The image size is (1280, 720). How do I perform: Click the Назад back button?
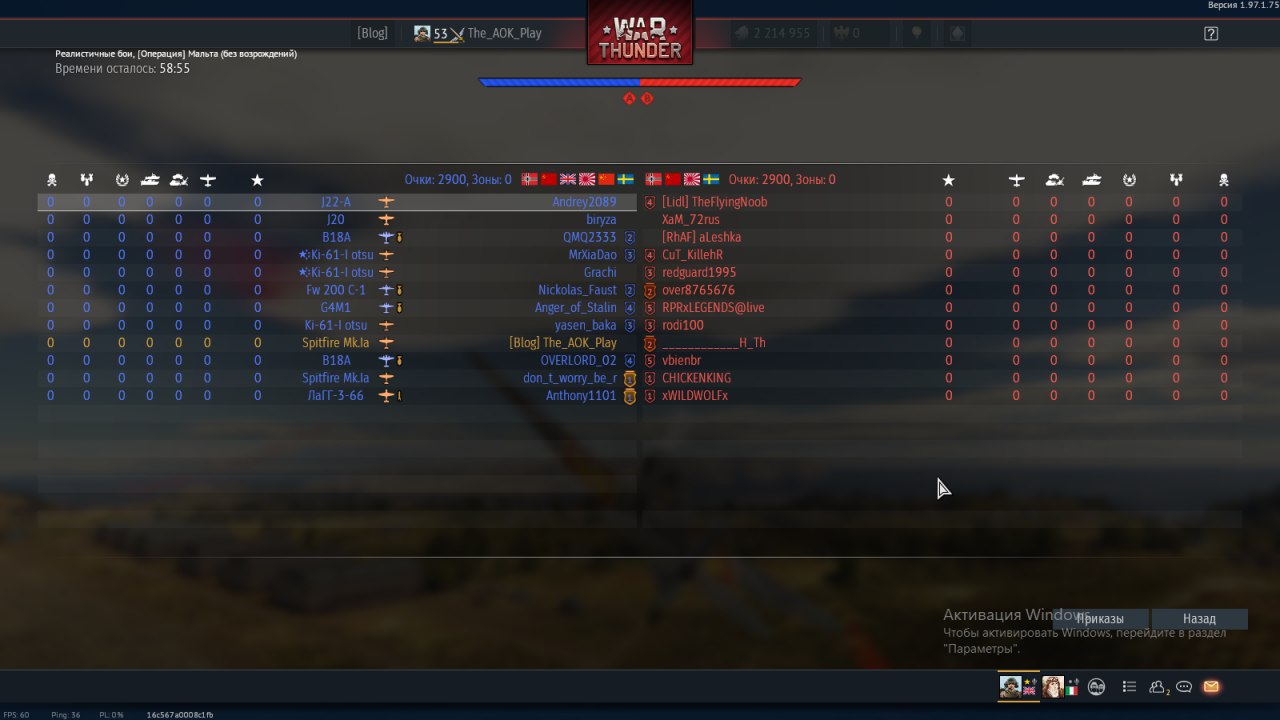click(1199, 619)
